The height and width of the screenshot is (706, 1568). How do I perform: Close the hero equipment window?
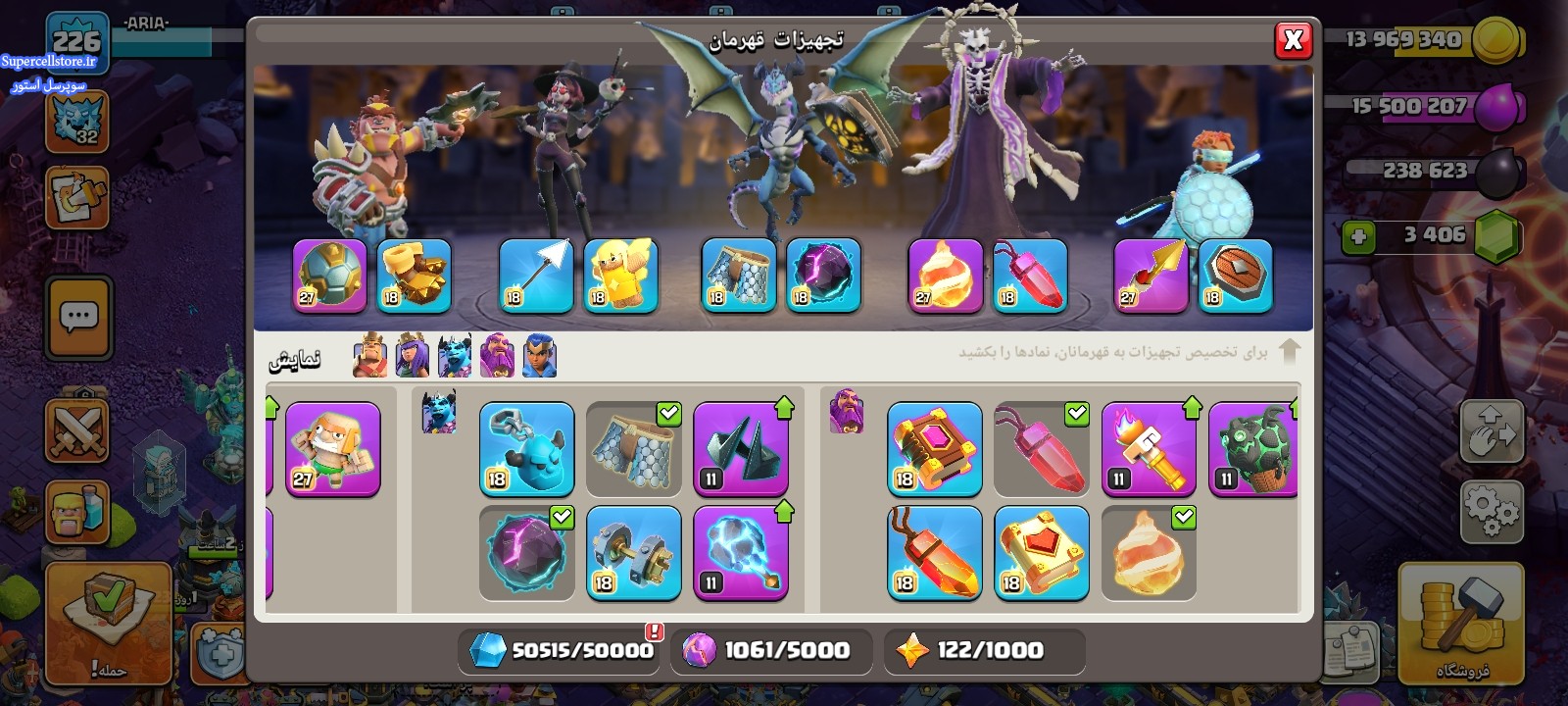[x=1293, y=40]
